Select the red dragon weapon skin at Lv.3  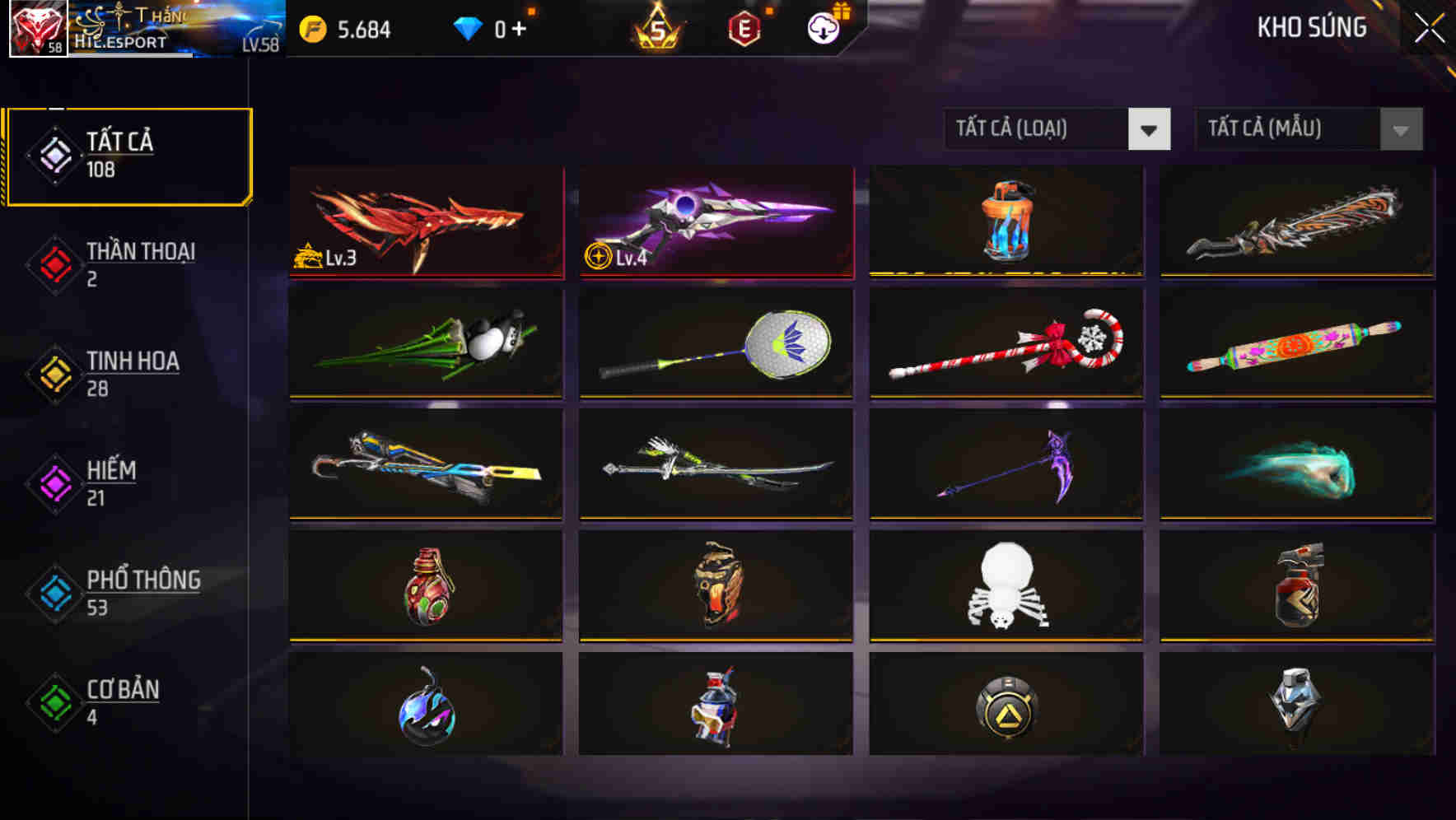click(424, 222)
